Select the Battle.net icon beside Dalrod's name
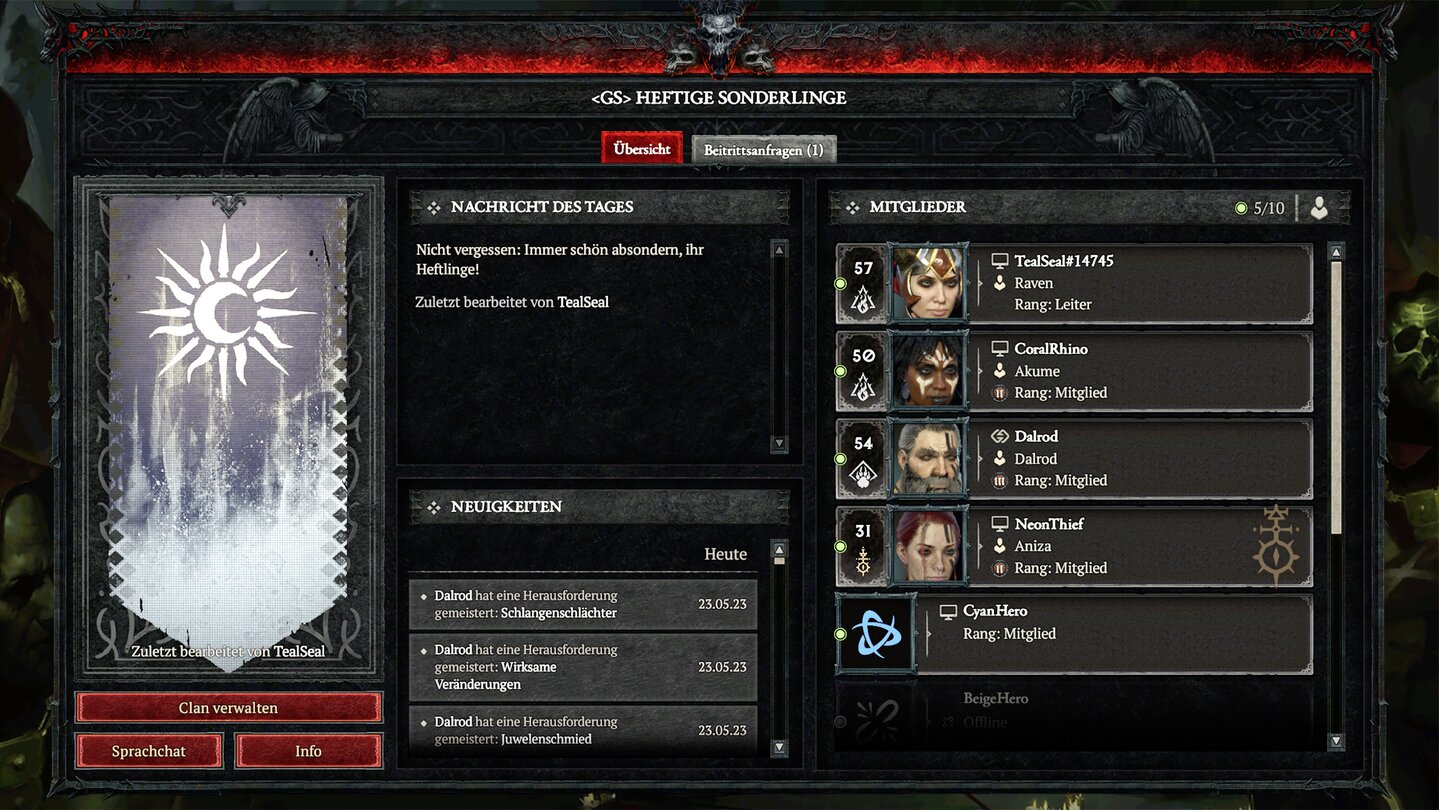 998,436
